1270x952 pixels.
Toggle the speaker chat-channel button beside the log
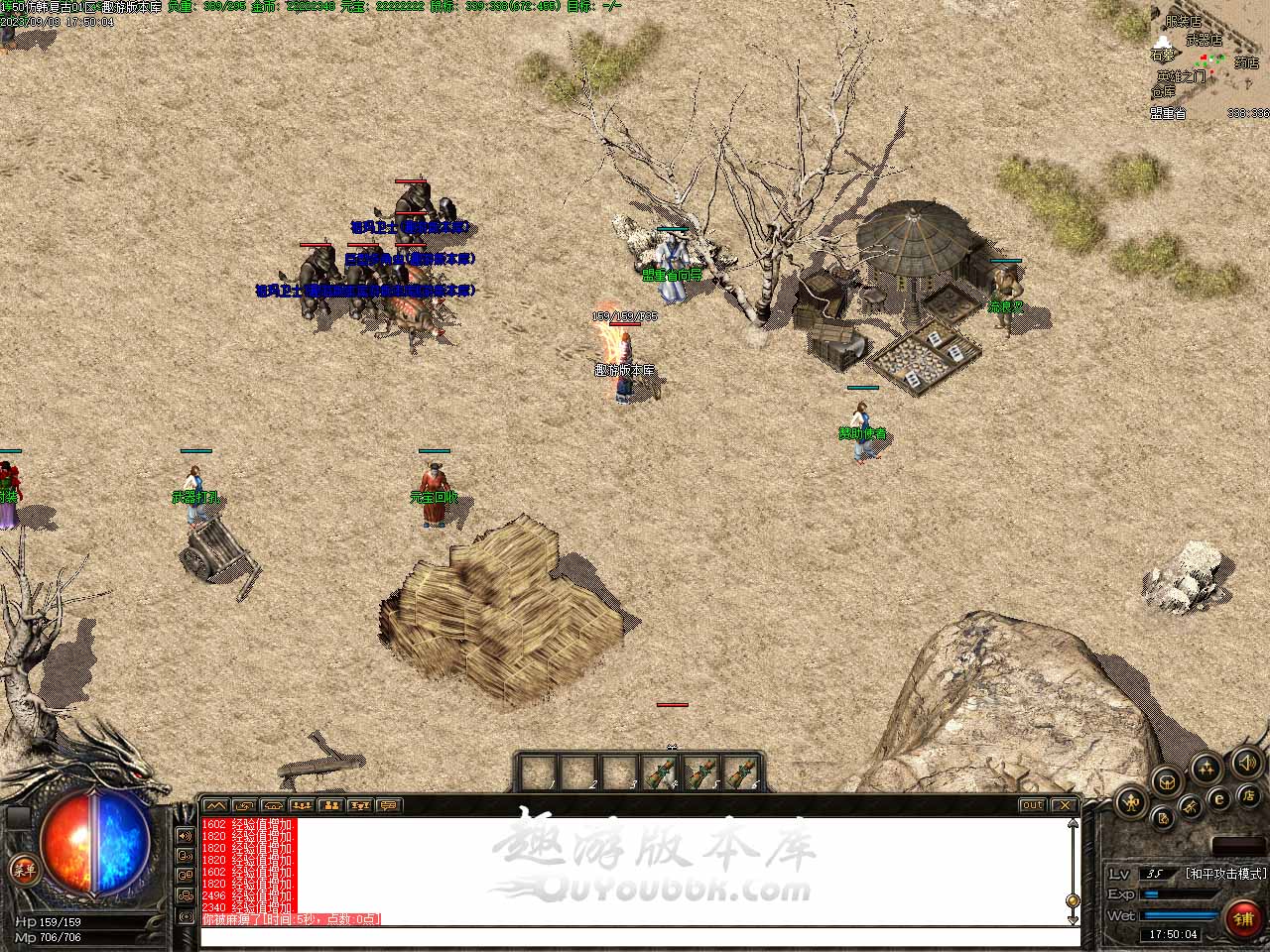[x=186, y=834]
